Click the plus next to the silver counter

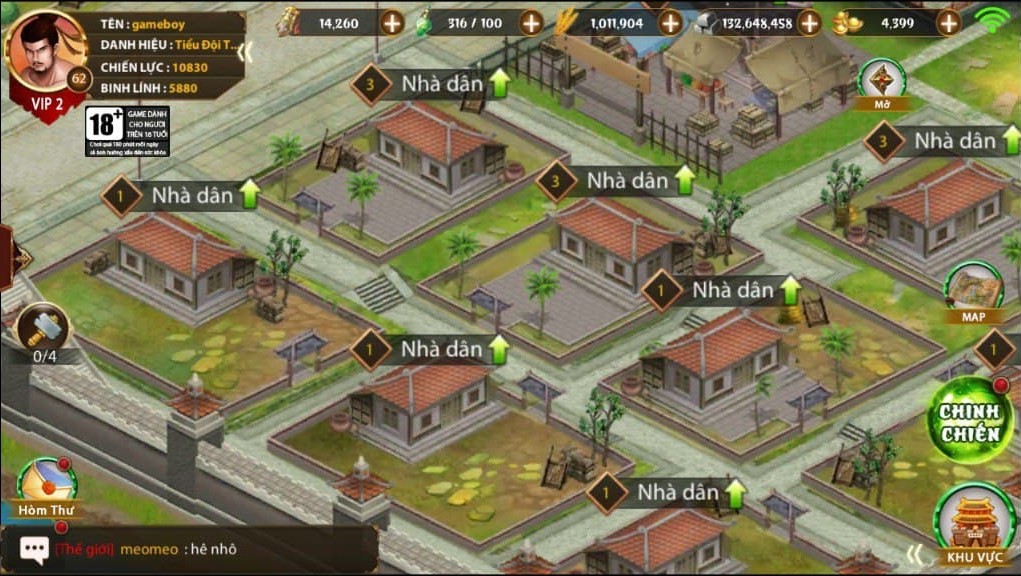808,22
